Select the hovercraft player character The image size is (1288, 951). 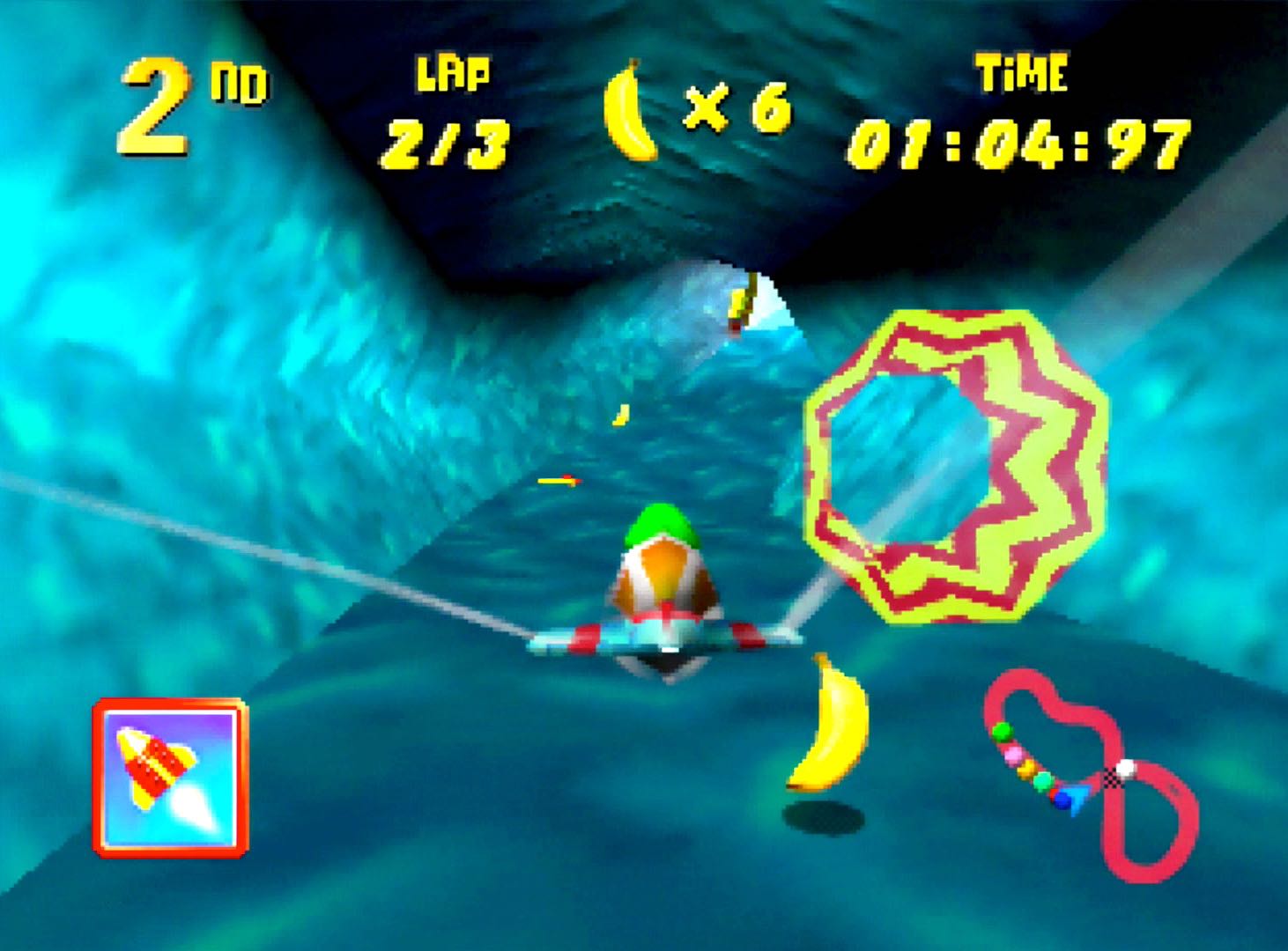663,581
